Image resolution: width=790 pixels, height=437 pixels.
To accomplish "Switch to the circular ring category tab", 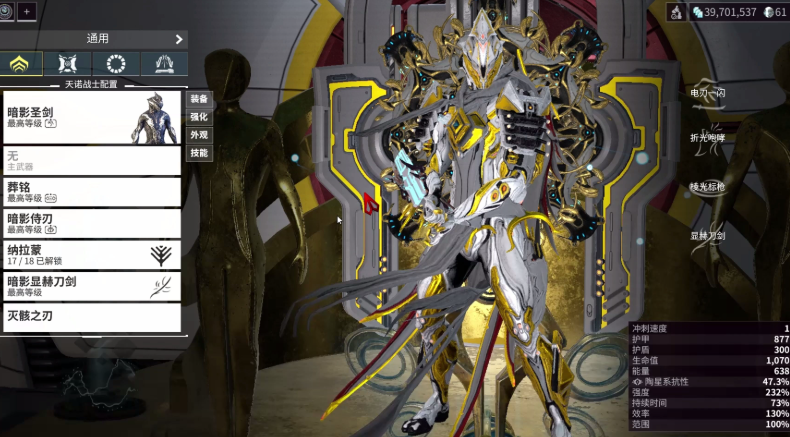I will tap(116, 64).
